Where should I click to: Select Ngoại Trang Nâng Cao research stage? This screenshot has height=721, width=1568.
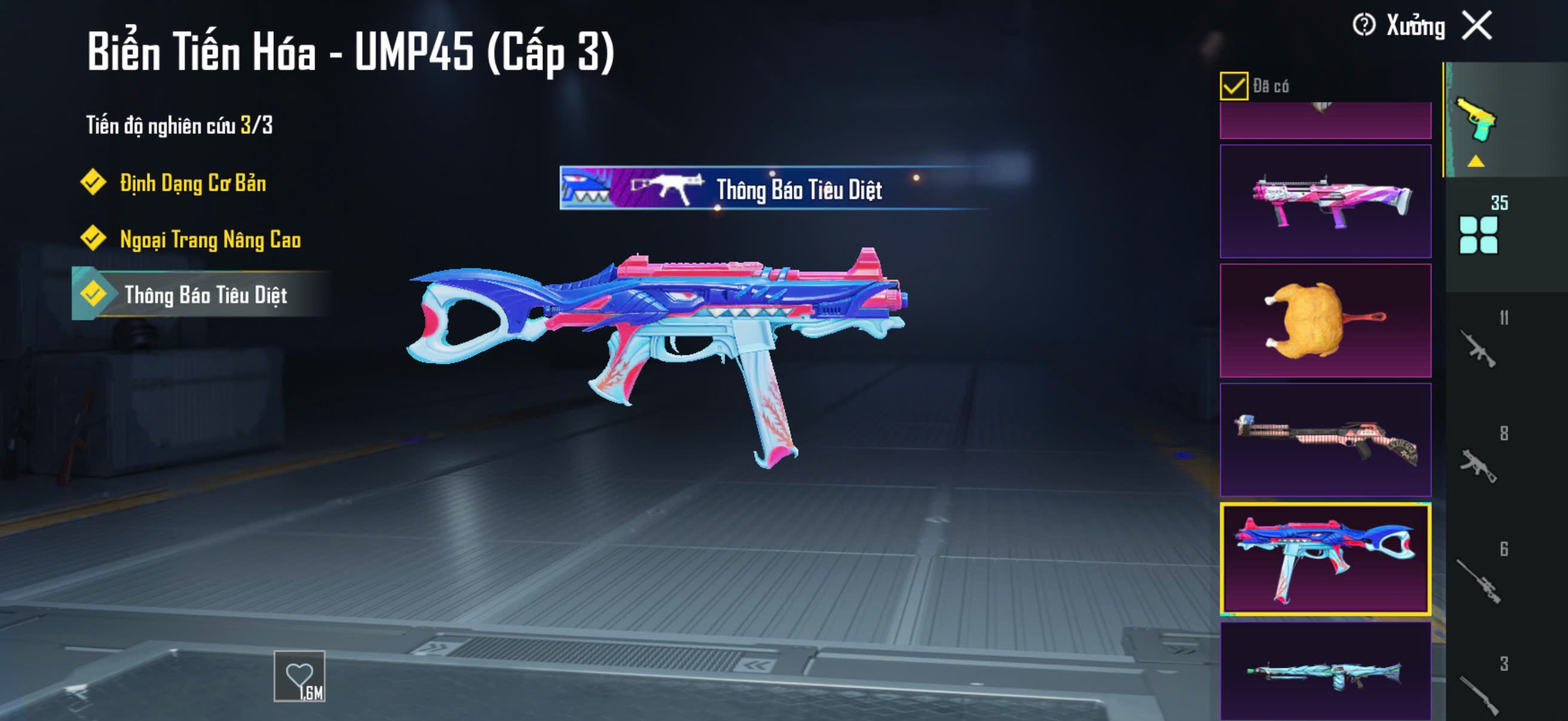click(x=210, y=239)
